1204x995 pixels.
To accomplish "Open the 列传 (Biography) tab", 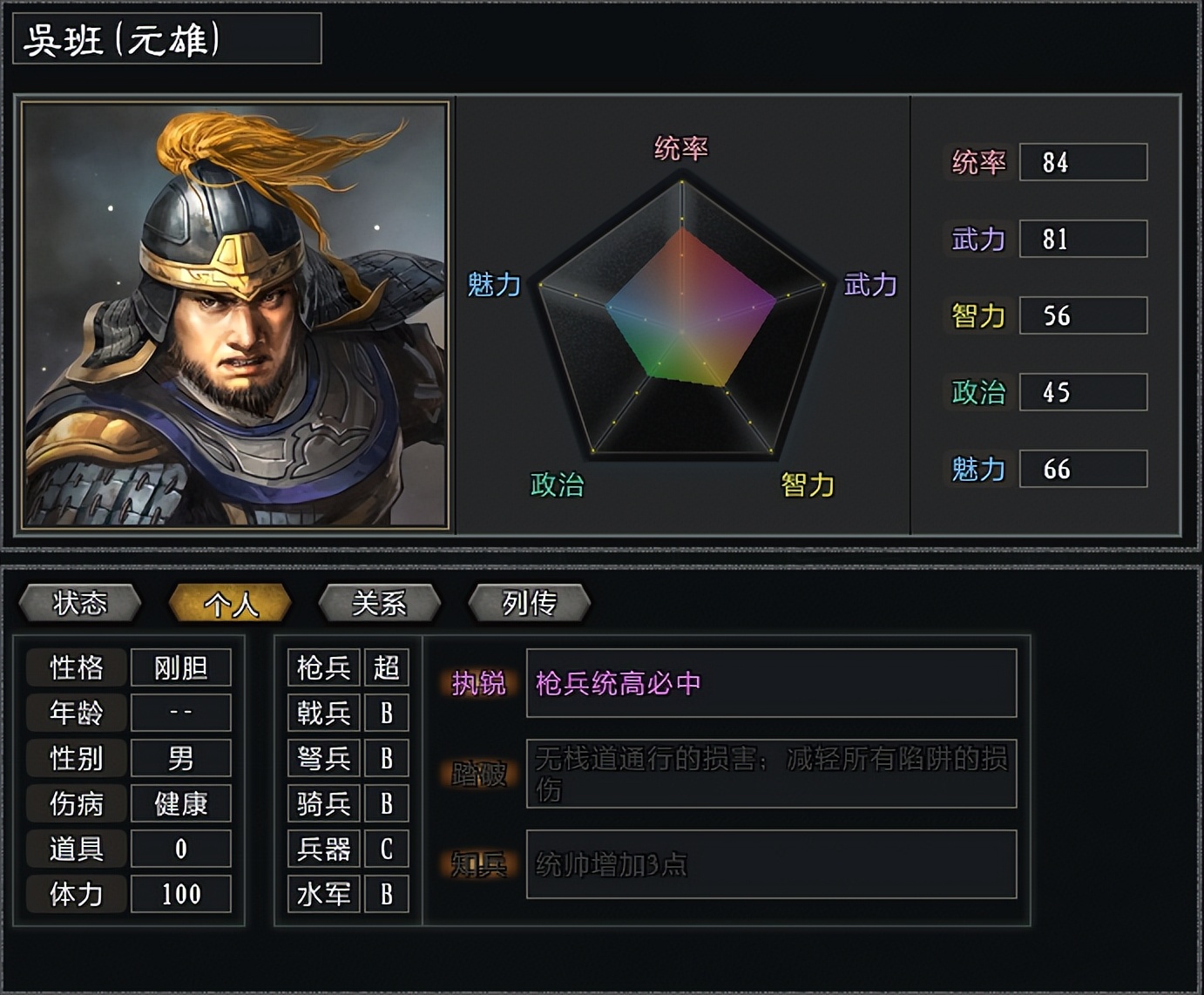I will click(x=529, y=603).
